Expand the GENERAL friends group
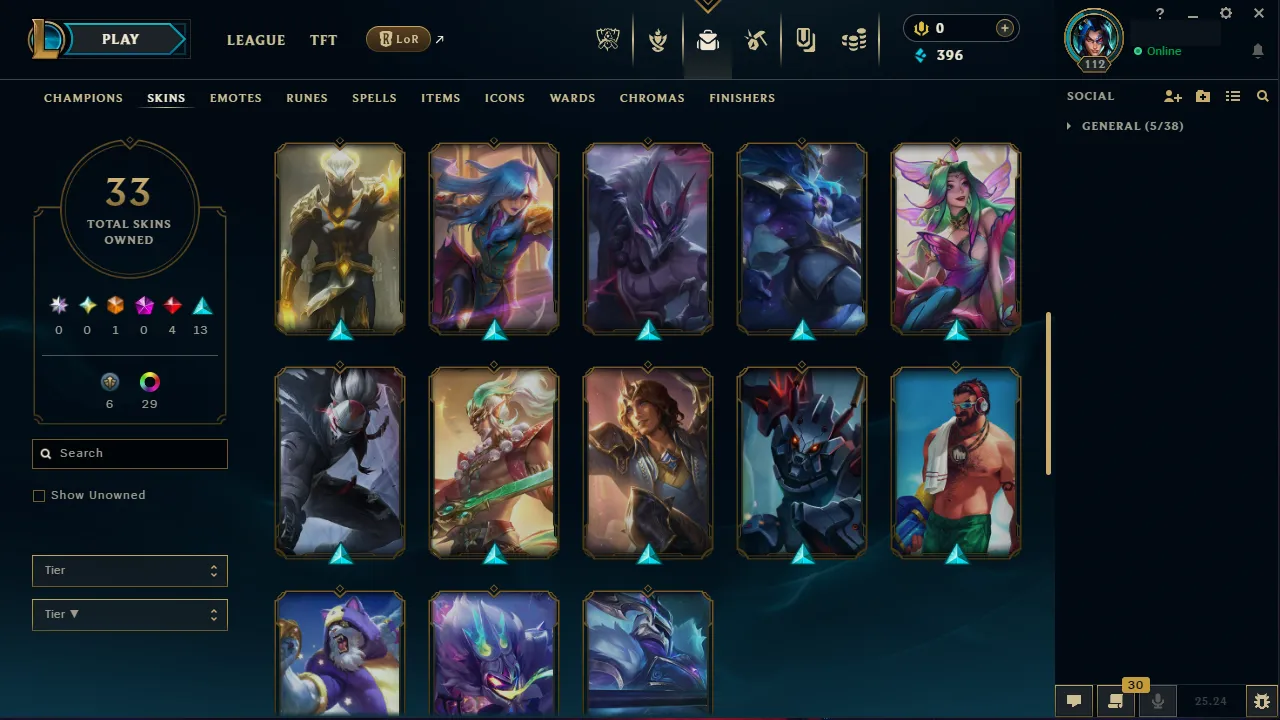 (1069, 126)
